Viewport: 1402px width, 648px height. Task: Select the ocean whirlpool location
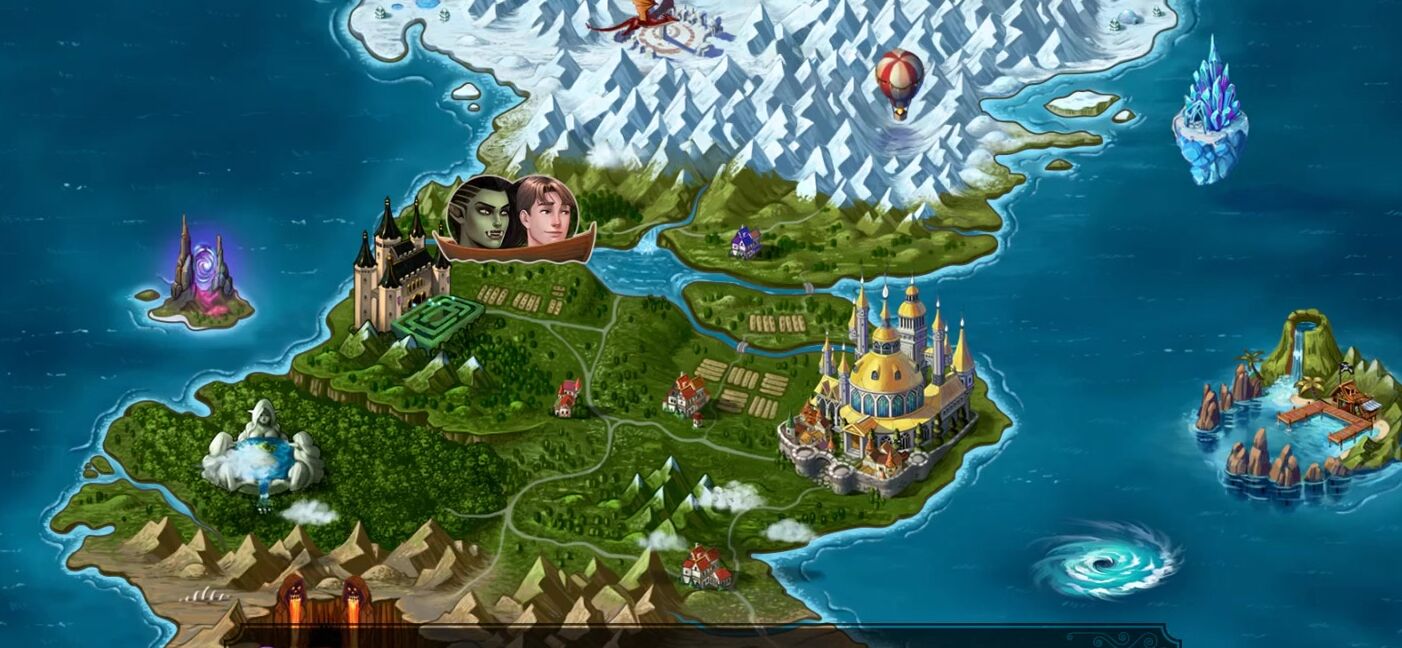1106,561
